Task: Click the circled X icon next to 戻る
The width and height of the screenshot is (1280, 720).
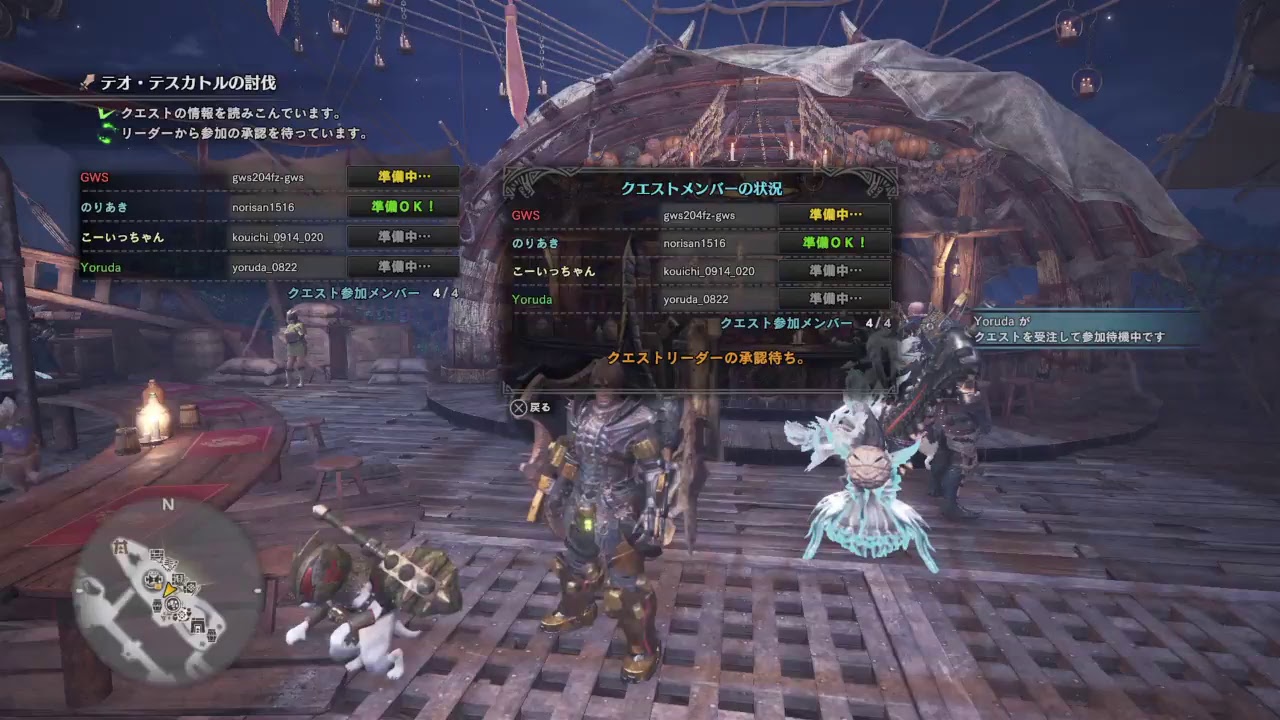Action: [519, 408]
